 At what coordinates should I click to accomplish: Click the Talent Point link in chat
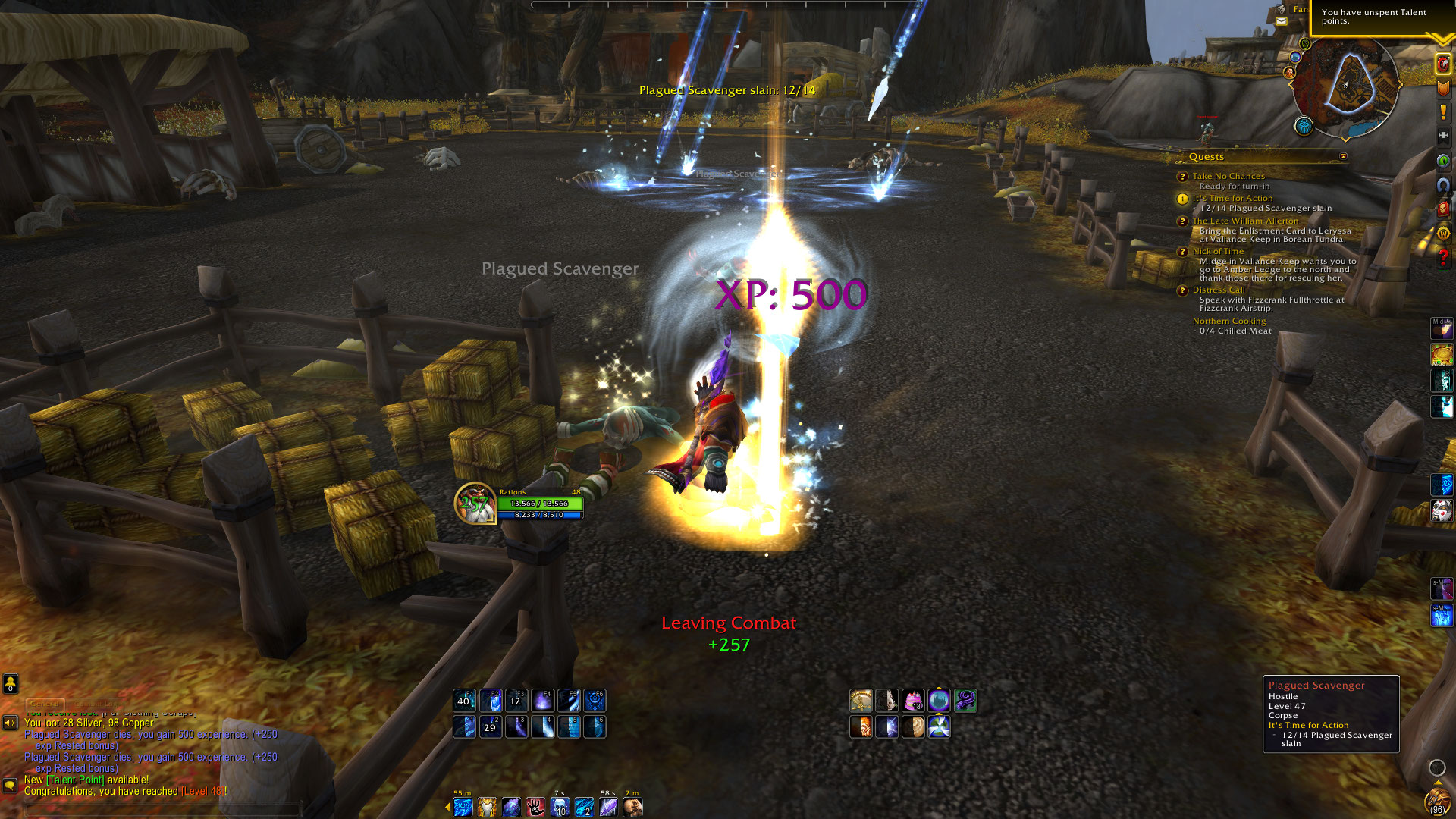click(75, 780)
